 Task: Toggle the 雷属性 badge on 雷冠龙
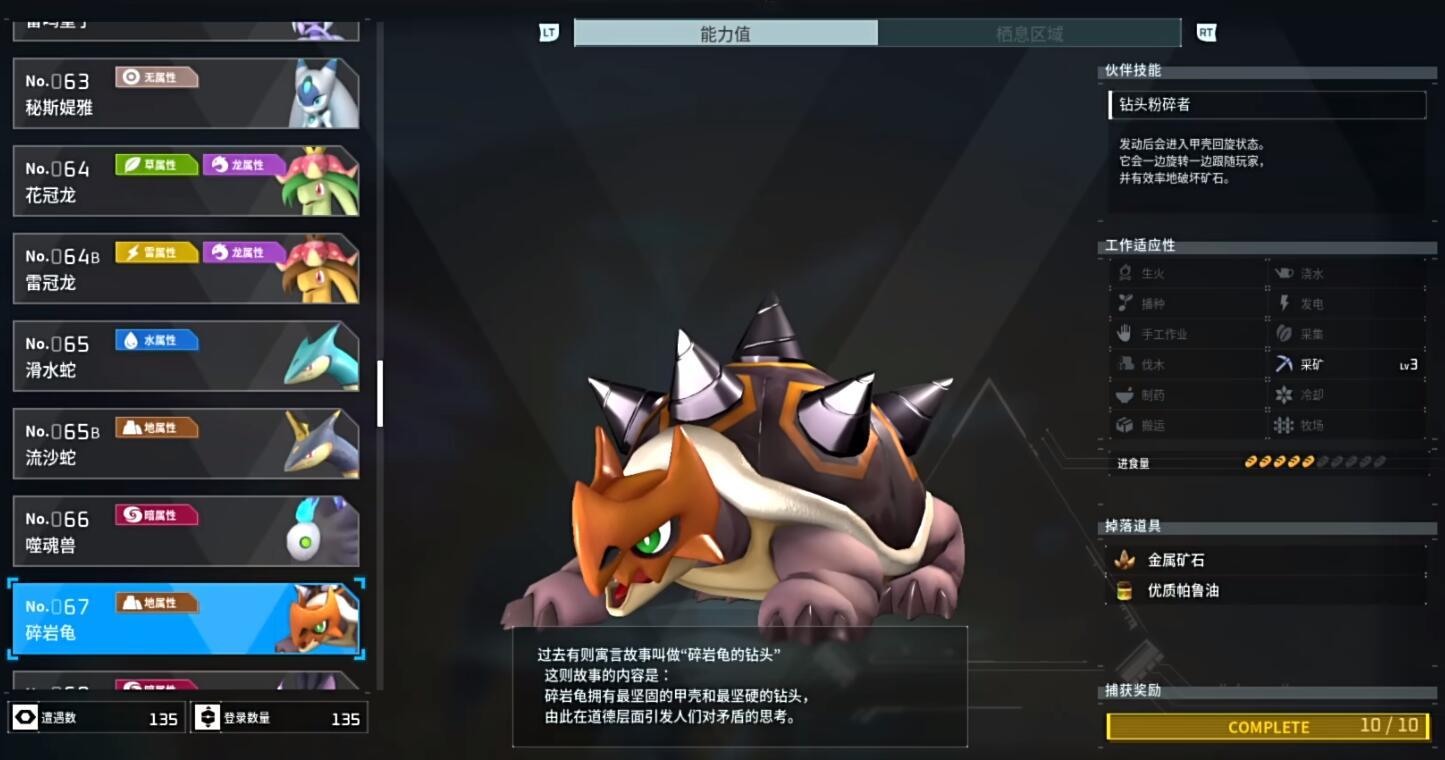pyautogui.click(x=156, y=251)
